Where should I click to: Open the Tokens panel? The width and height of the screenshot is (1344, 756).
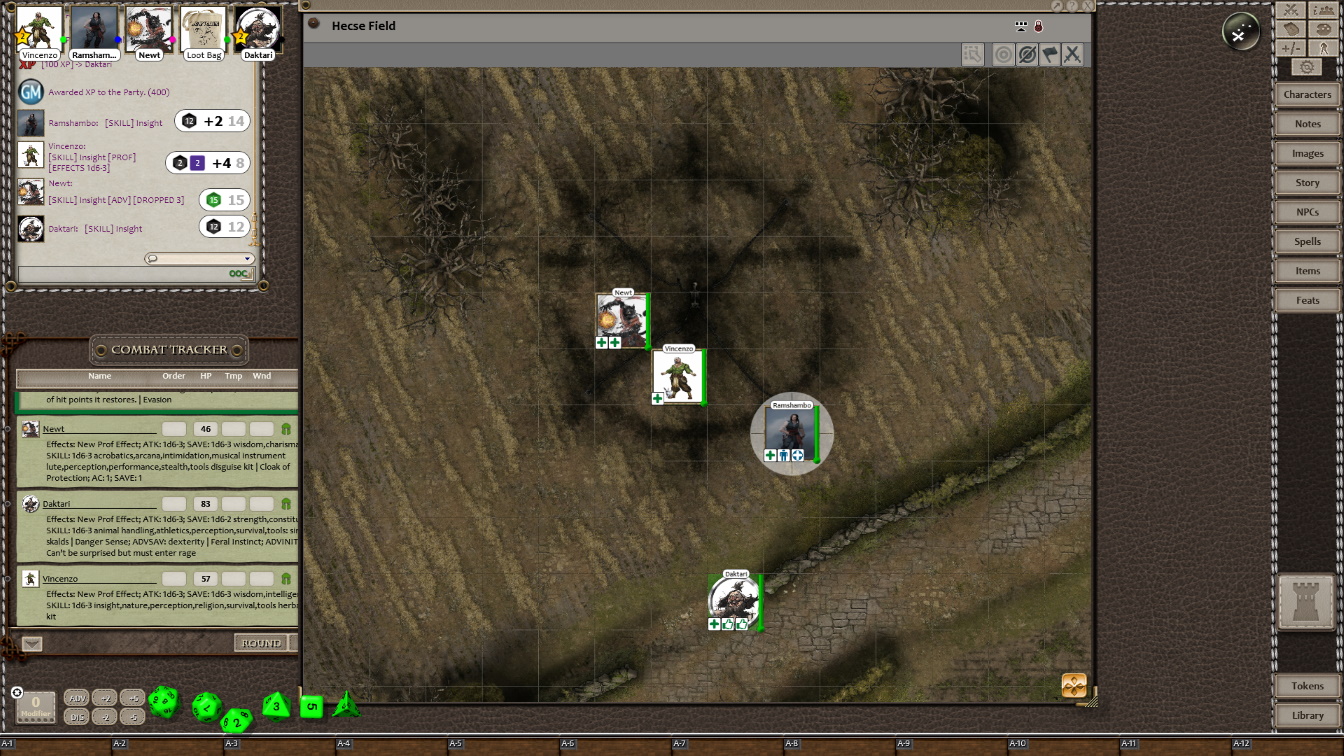pyautogui.click(x=1307, y=686)
